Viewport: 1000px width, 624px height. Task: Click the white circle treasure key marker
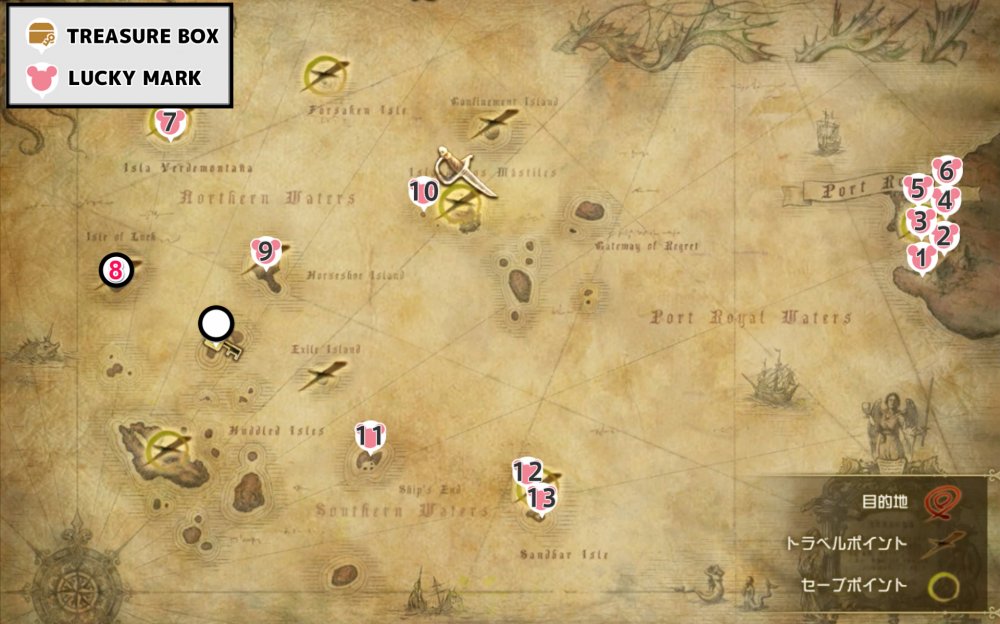(x=216, y=323)
